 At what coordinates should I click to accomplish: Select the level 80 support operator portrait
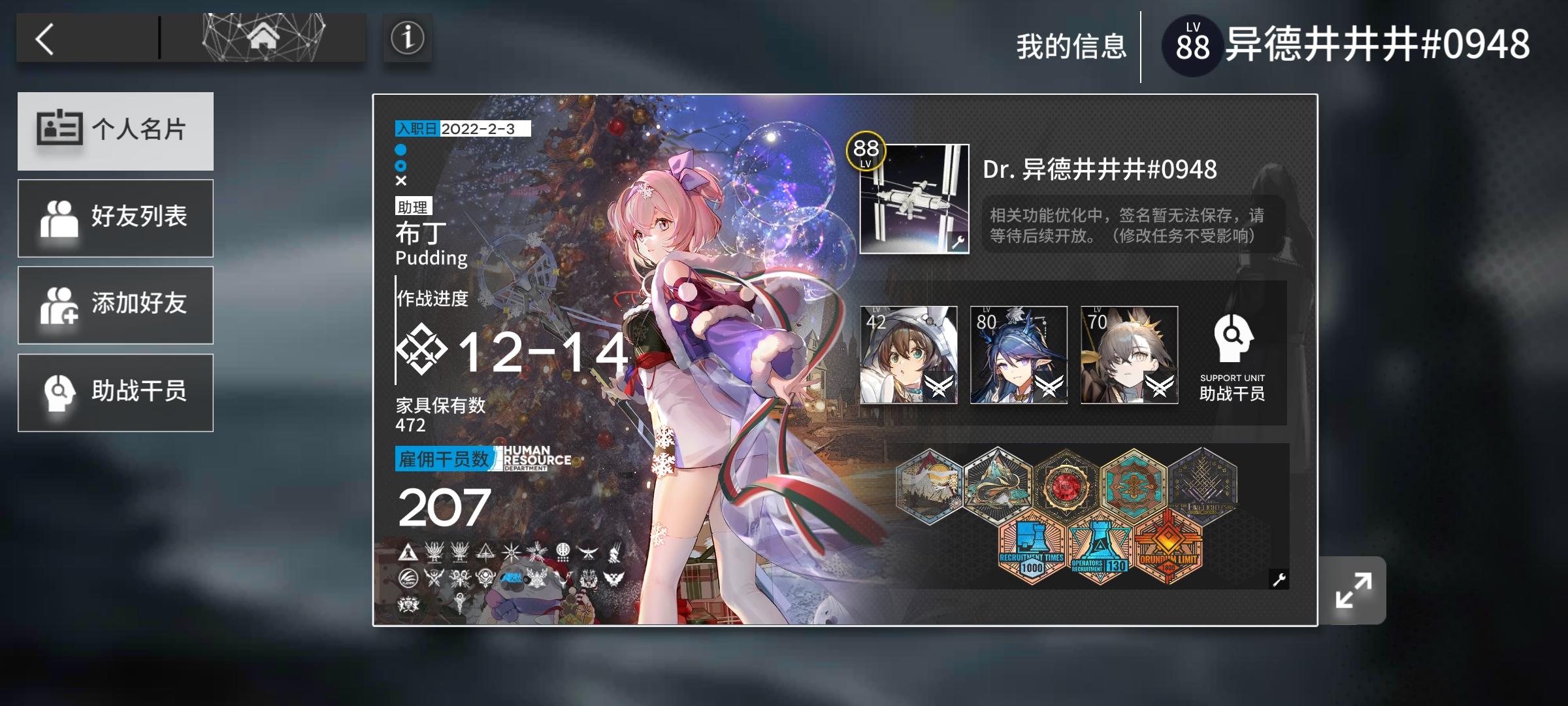1018,353
